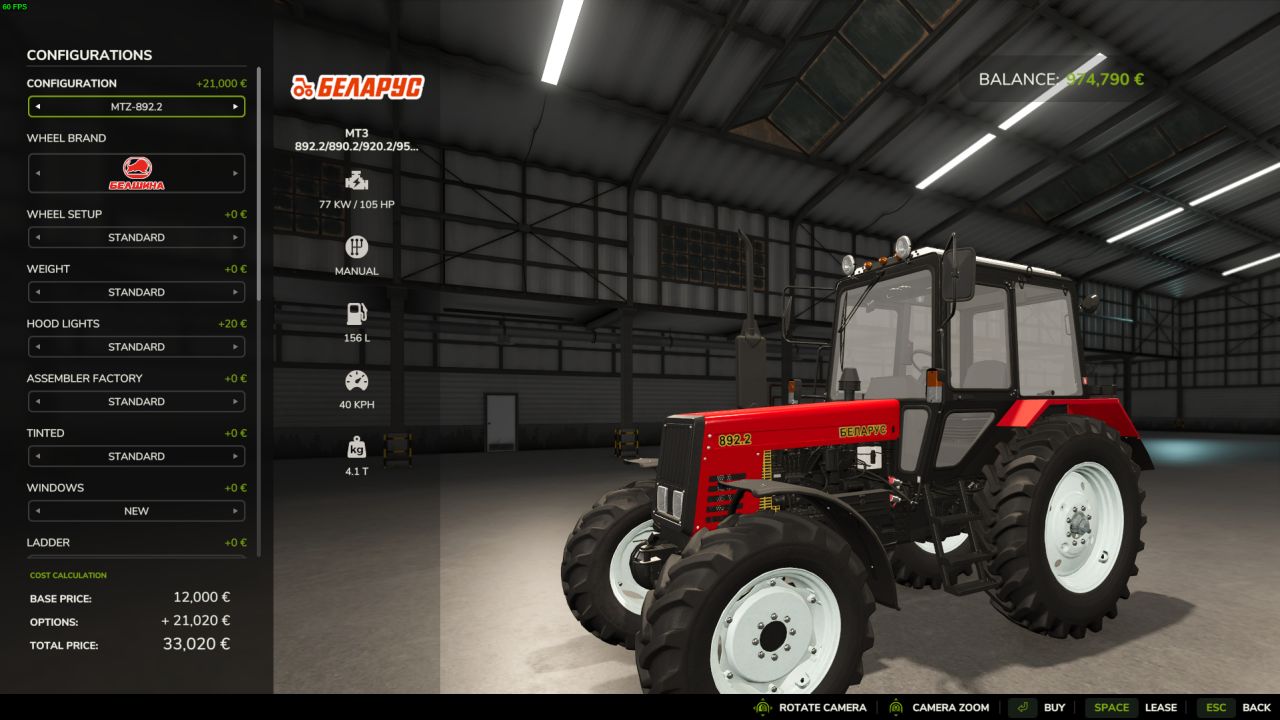This screenshot has height=720, width=1280.
Task: Change Windows from New to previous option
Action: [37, 511]
